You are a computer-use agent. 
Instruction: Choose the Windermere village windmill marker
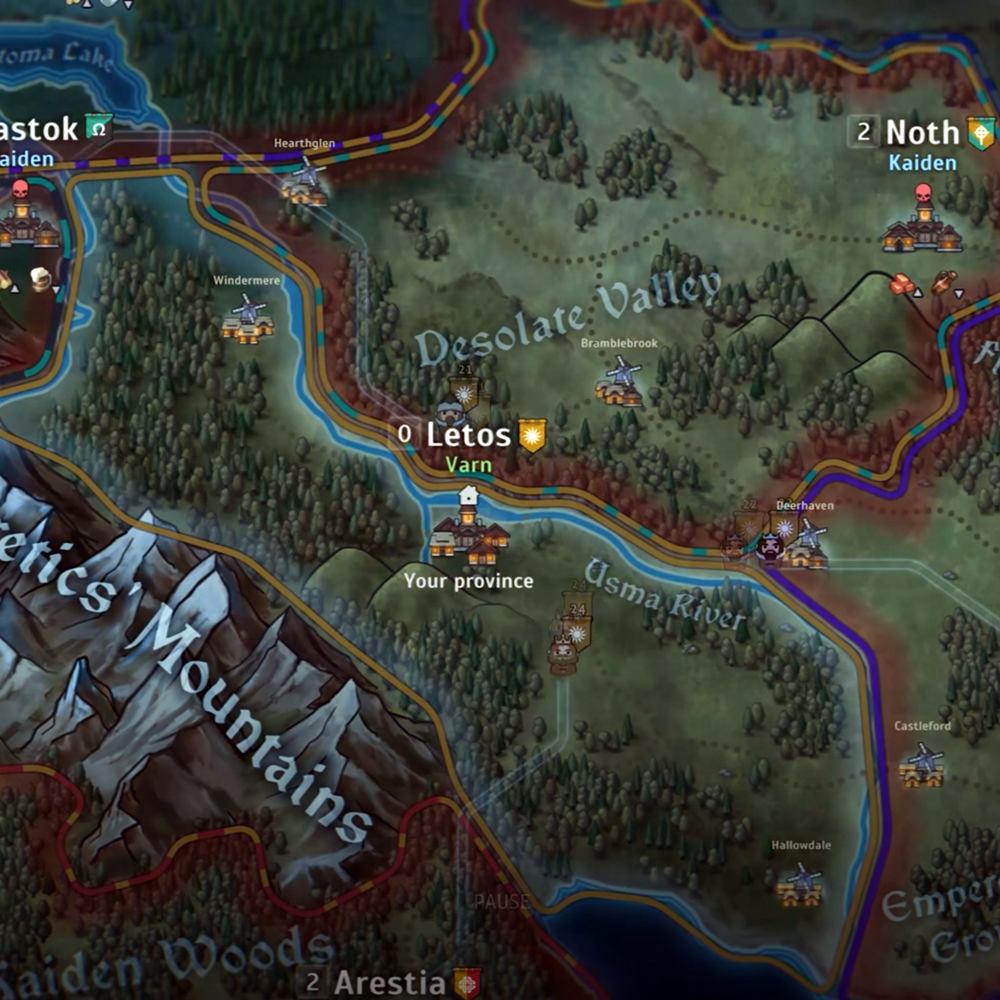click(x=247, y=317)
